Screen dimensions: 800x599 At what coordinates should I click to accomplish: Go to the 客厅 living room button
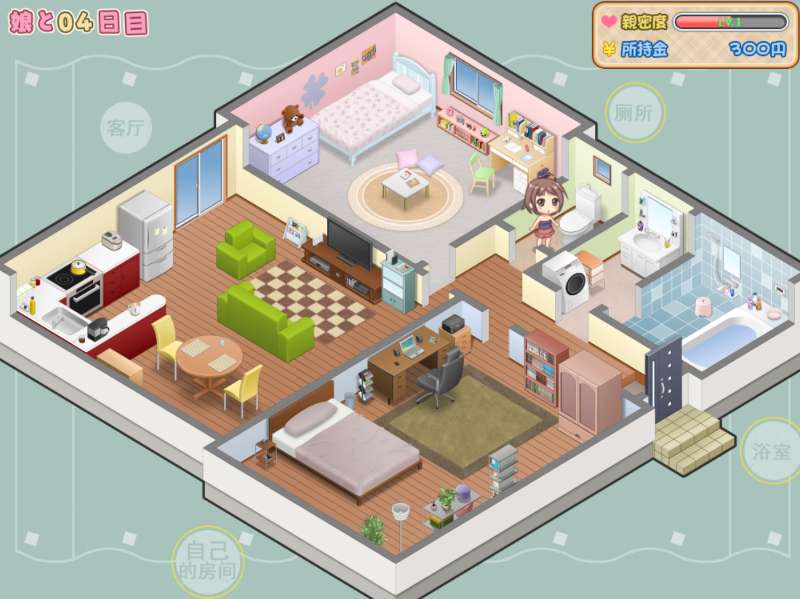[x=126, y=127]
